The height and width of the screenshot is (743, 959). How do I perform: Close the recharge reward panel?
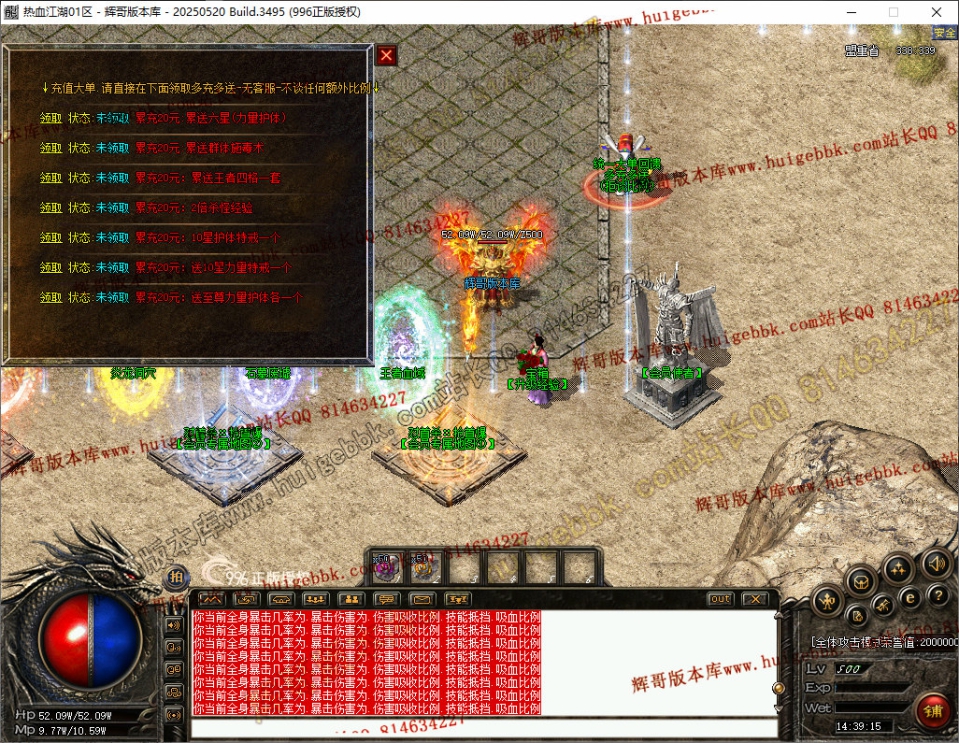pyautogui.click(x=386, y=56)
